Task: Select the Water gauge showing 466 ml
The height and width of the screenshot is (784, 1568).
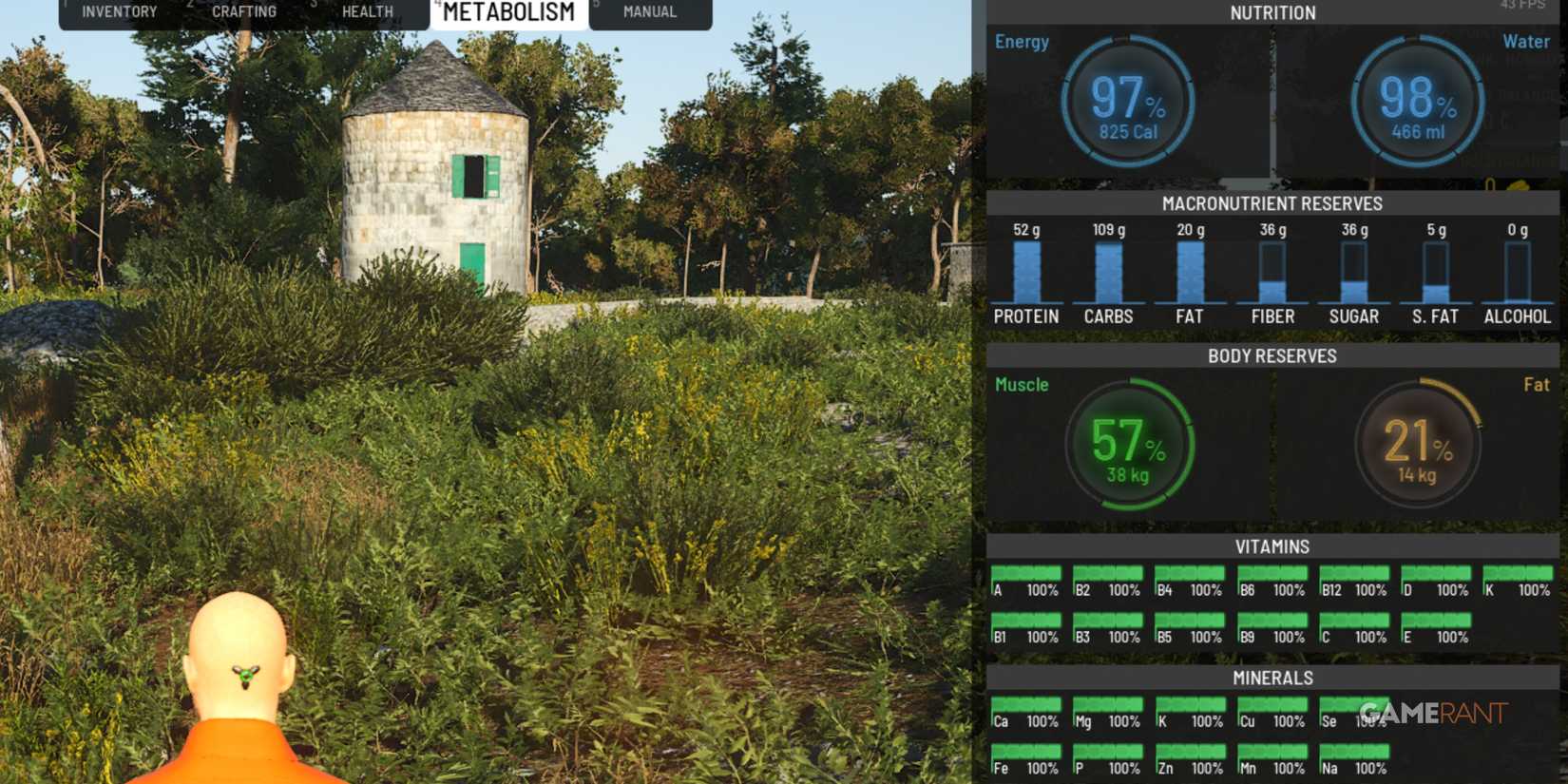Action: [x=1415, y=100]
